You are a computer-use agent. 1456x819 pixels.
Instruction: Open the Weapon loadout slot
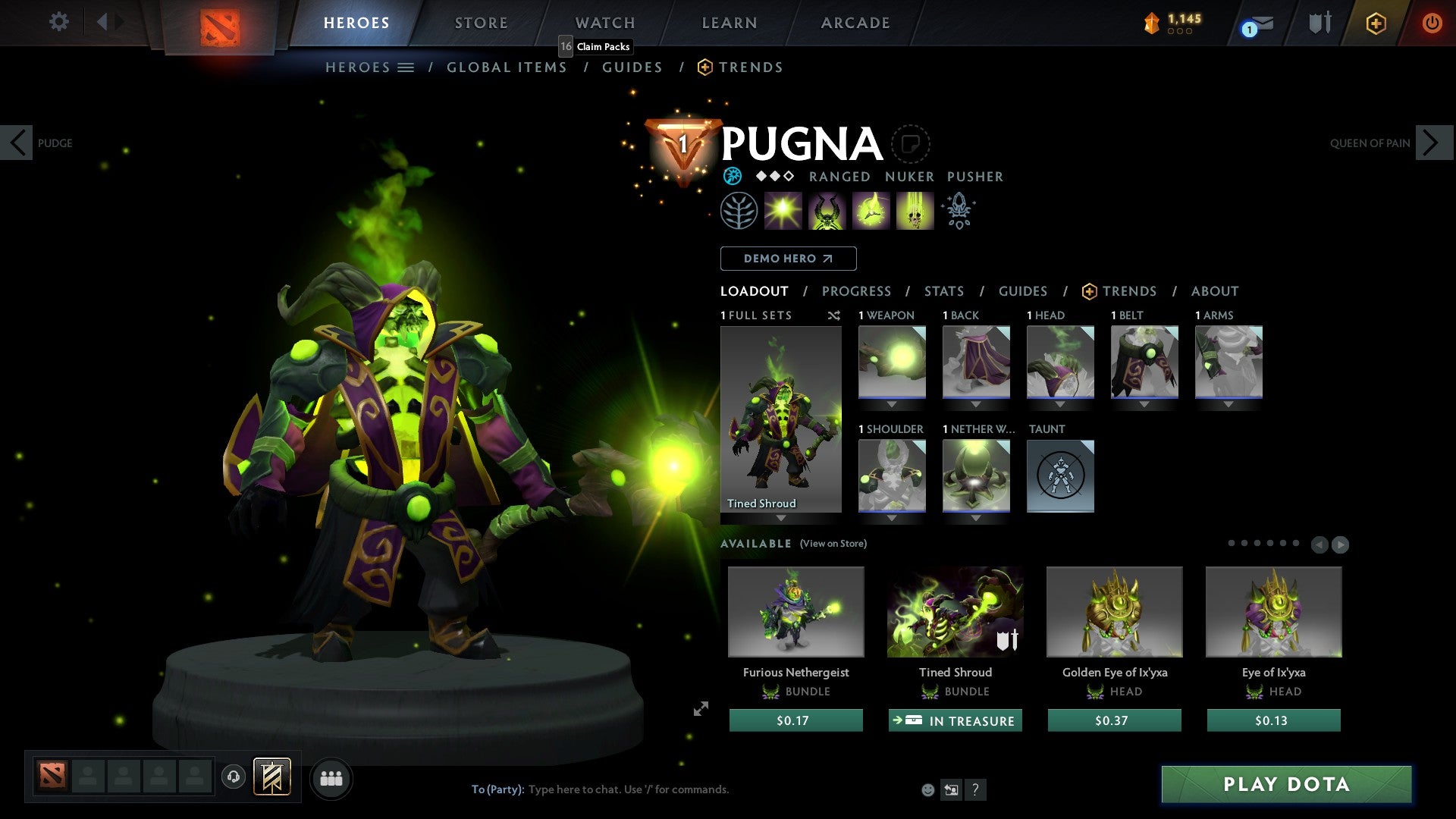point(892,362)
